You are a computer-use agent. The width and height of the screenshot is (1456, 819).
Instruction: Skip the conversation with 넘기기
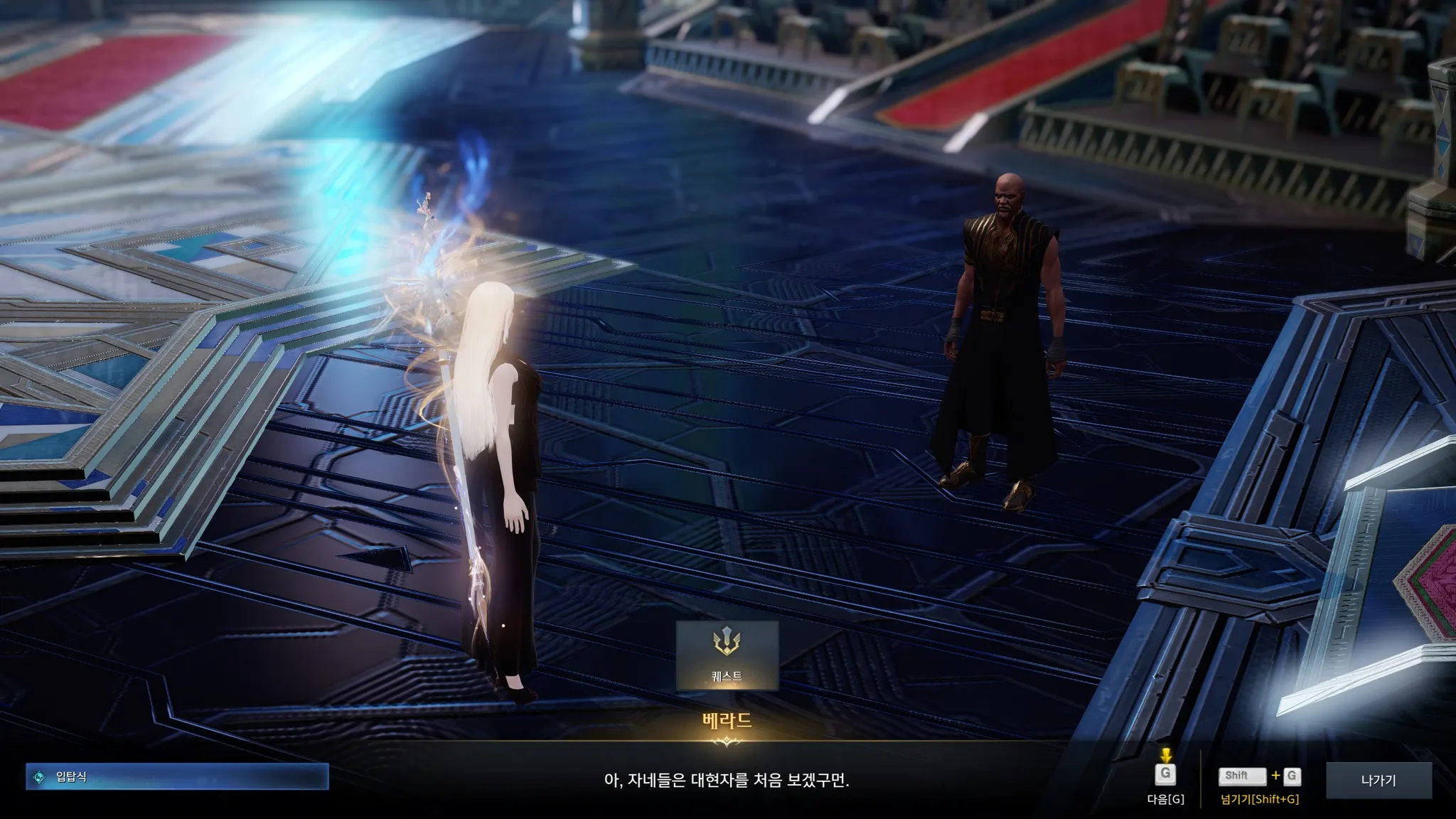1259,778
